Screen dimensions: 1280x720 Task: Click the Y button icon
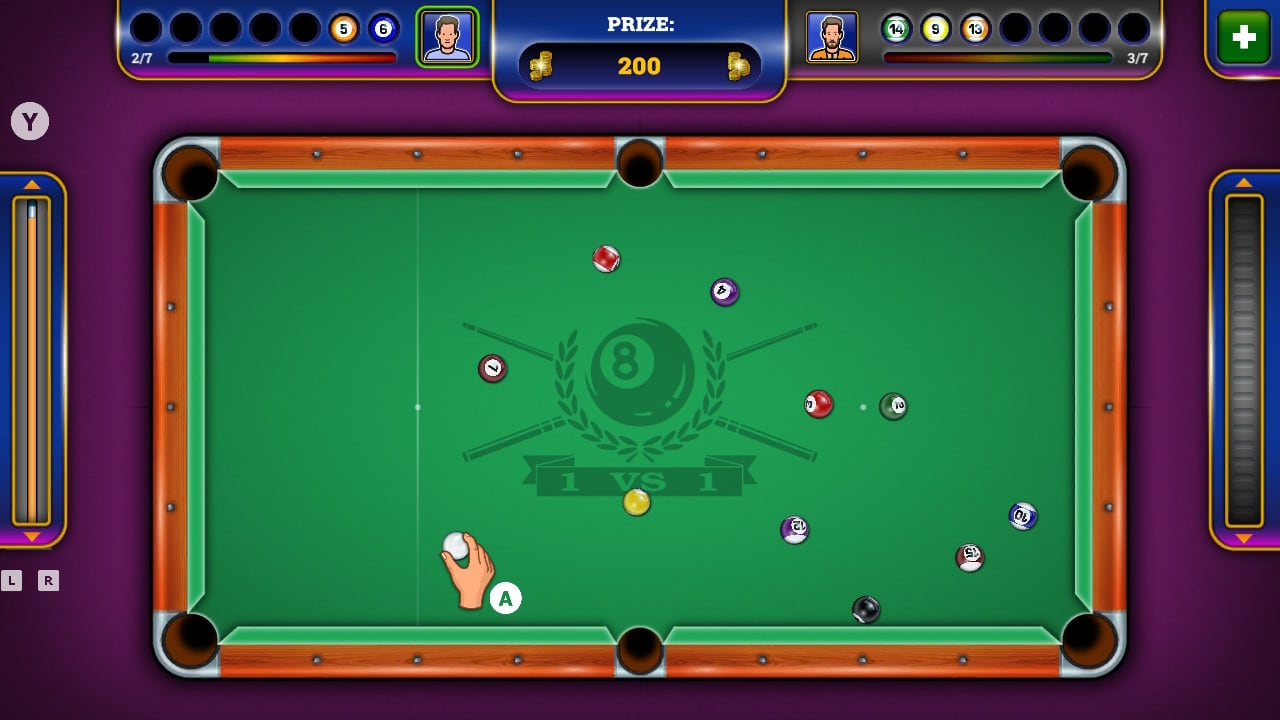(x=30, y=121)
